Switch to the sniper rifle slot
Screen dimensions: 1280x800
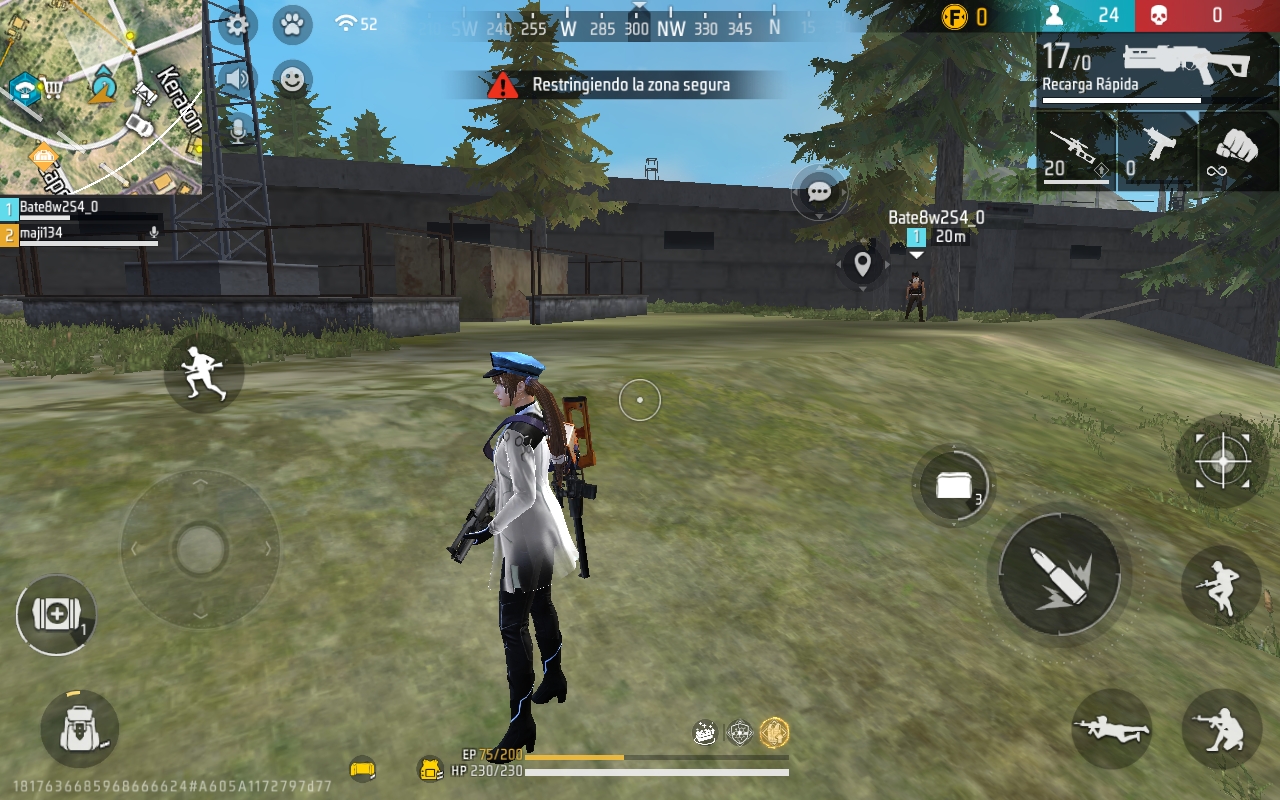point(1076,152)
